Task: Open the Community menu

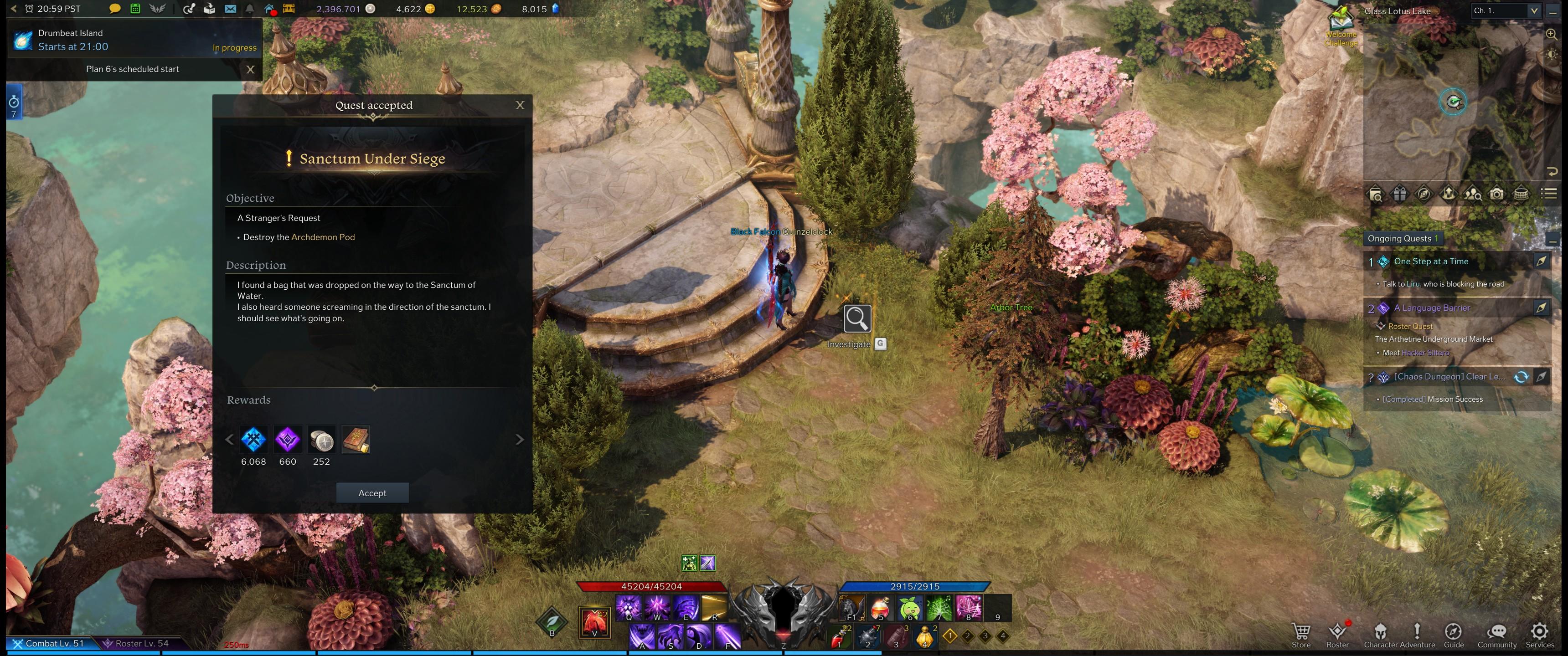Action: [x=1497, y=635]
